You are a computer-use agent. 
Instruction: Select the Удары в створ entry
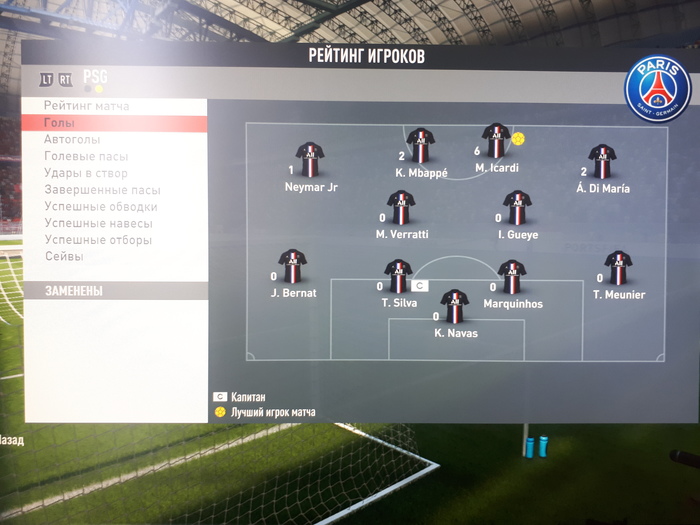click(x=86, y=174)
